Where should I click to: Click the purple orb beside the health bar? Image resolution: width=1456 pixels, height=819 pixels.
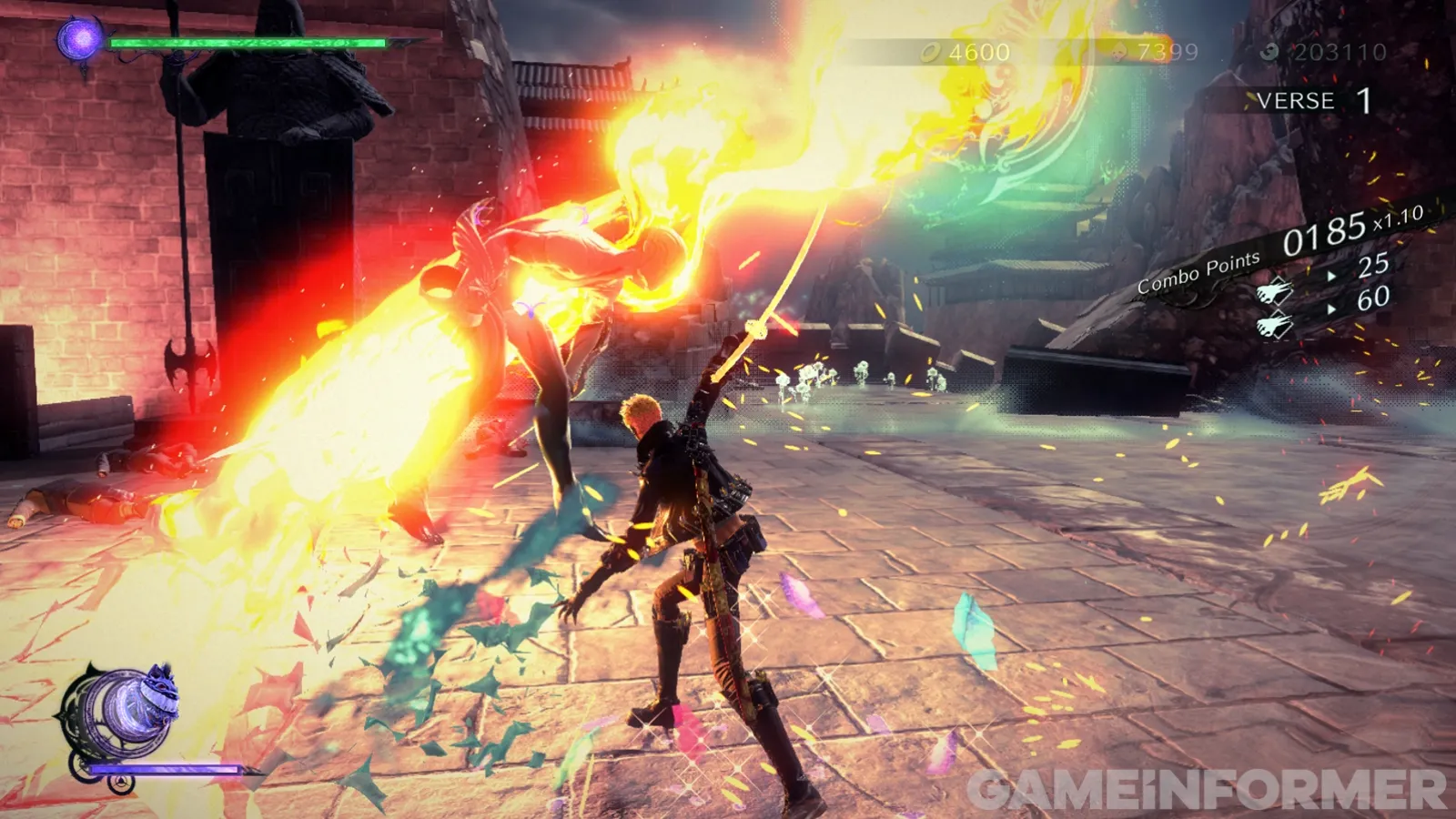[x=80, y=39]
